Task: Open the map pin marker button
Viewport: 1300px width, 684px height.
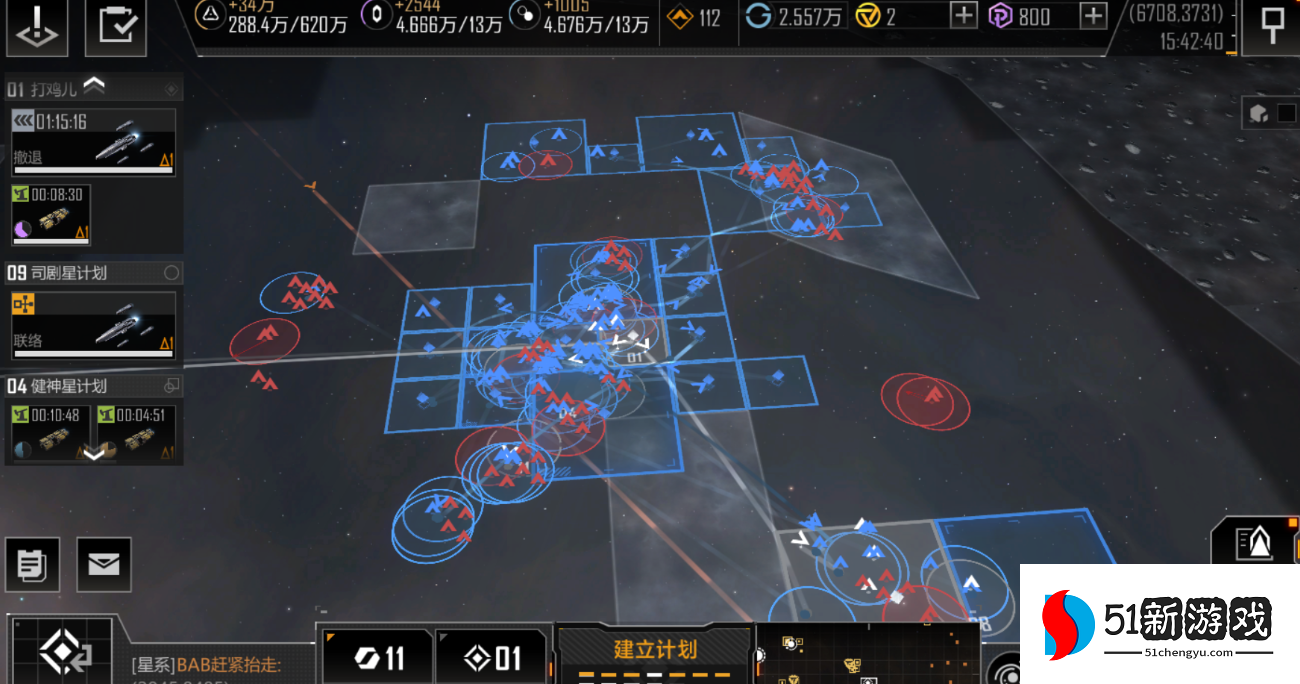Action: point(1272,26)
